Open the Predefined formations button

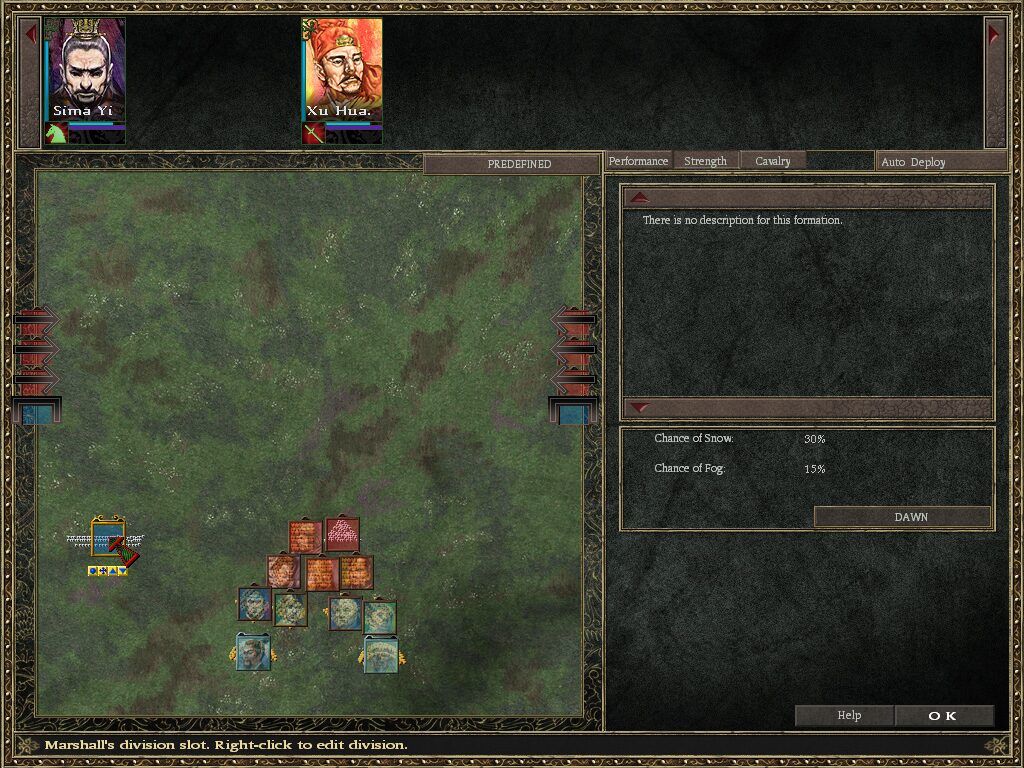pyautogui.click(x=519, y=164)
